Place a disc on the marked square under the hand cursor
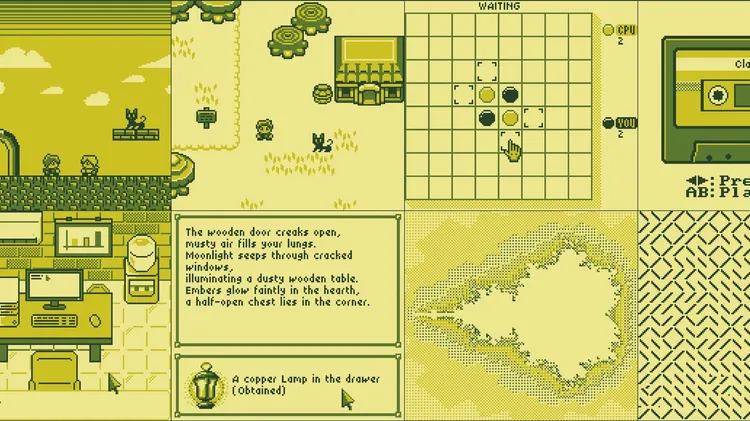 (510, 143)
